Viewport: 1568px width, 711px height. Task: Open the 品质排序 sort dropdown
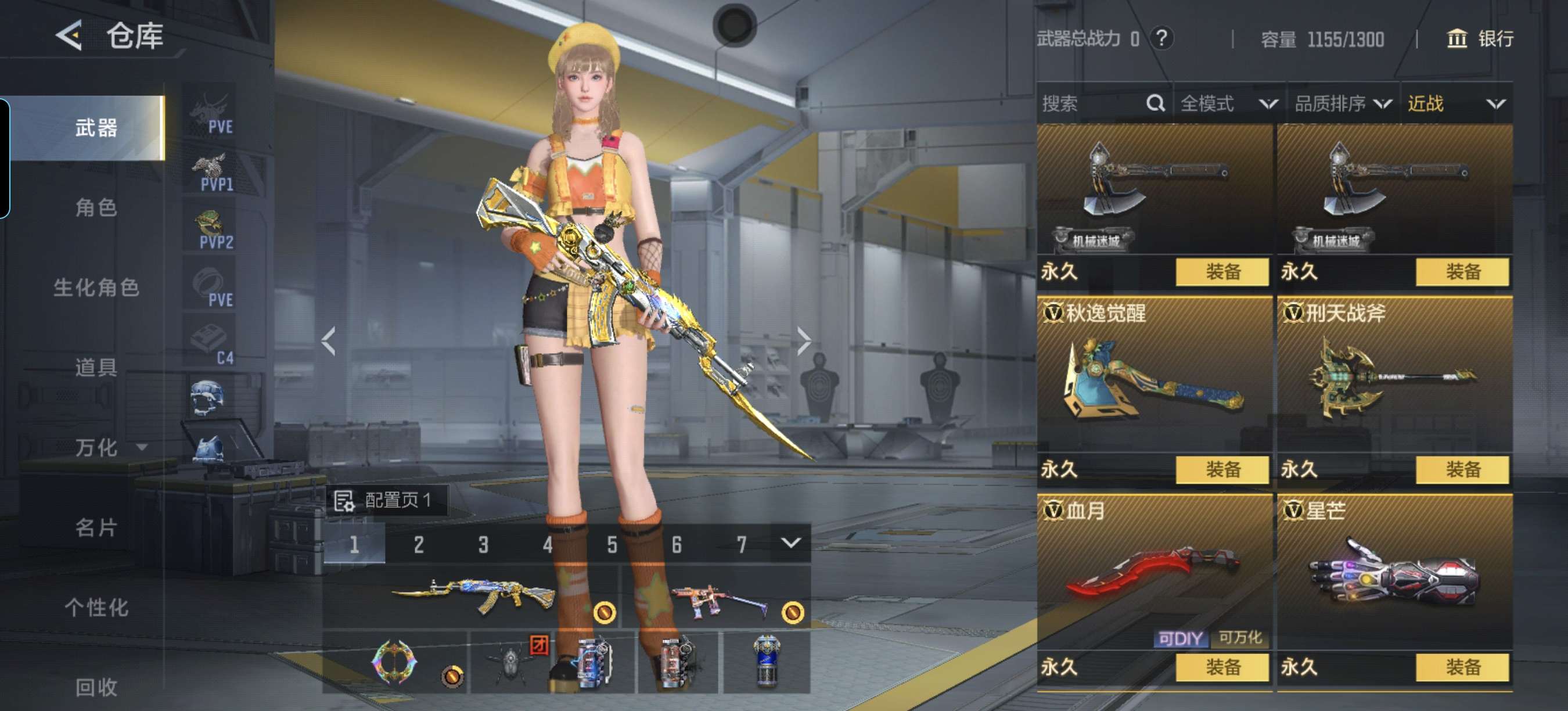pyautogui.click(x=1343, y=103)
